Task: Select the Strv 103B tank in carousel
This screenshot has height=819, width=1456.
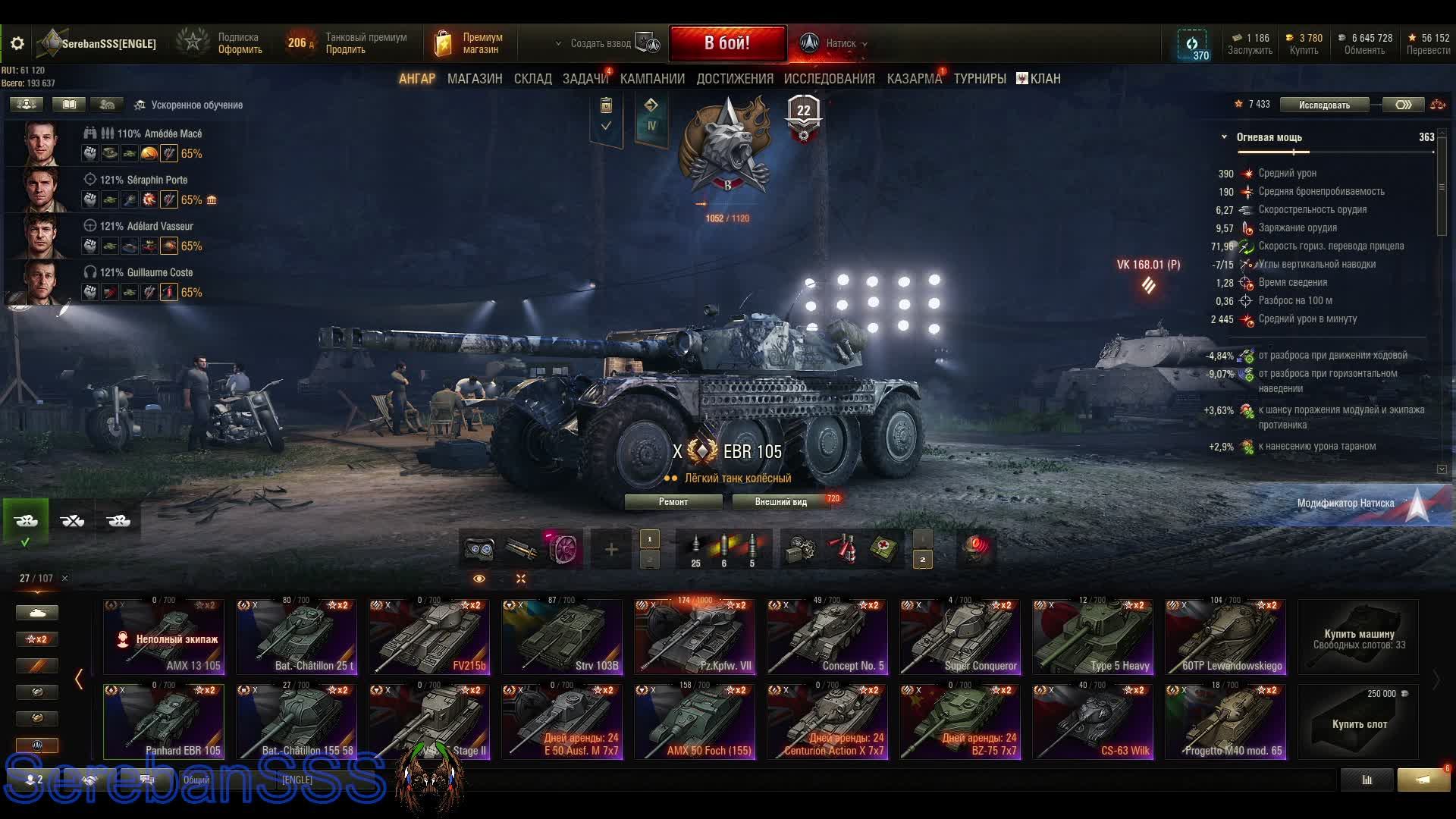Action: tap(562, 637)
